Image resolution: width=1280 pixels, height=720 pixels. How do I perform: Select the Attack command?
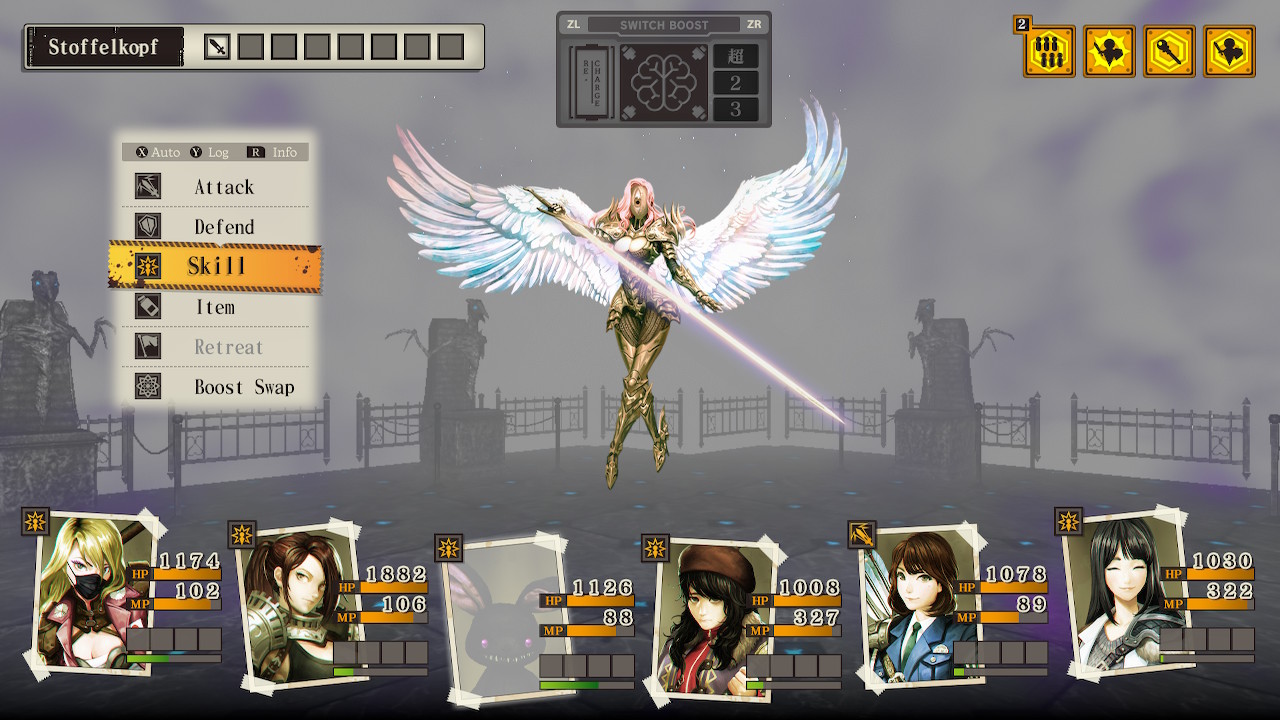click(223, 187)
